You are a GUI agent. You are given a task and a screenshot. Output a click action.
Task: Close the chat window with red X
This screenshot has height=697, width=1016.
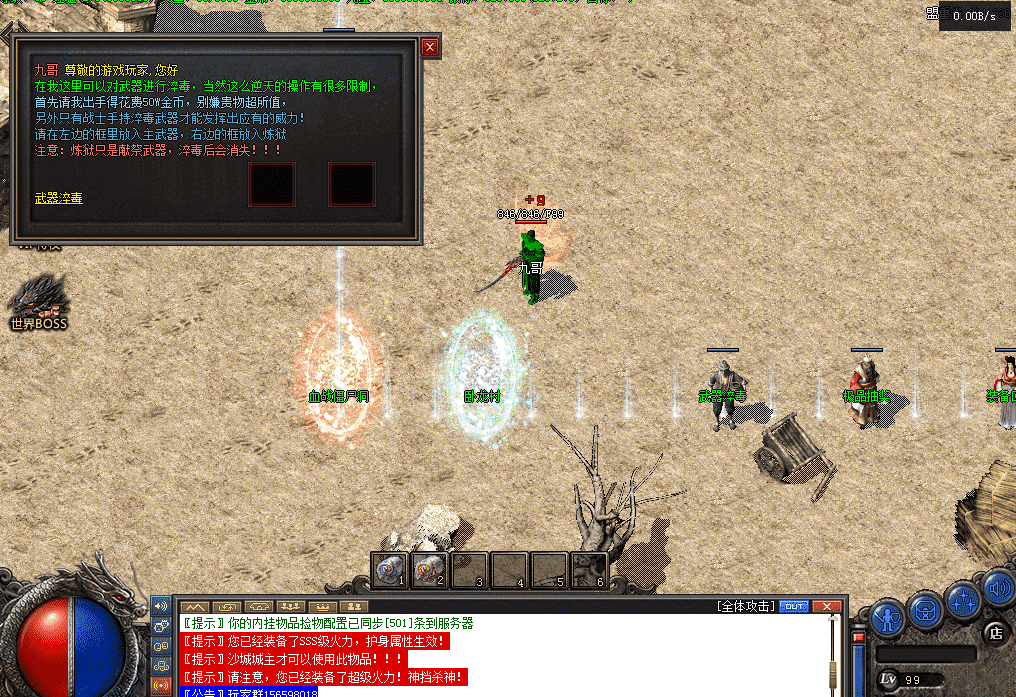[x=826, y=606]
